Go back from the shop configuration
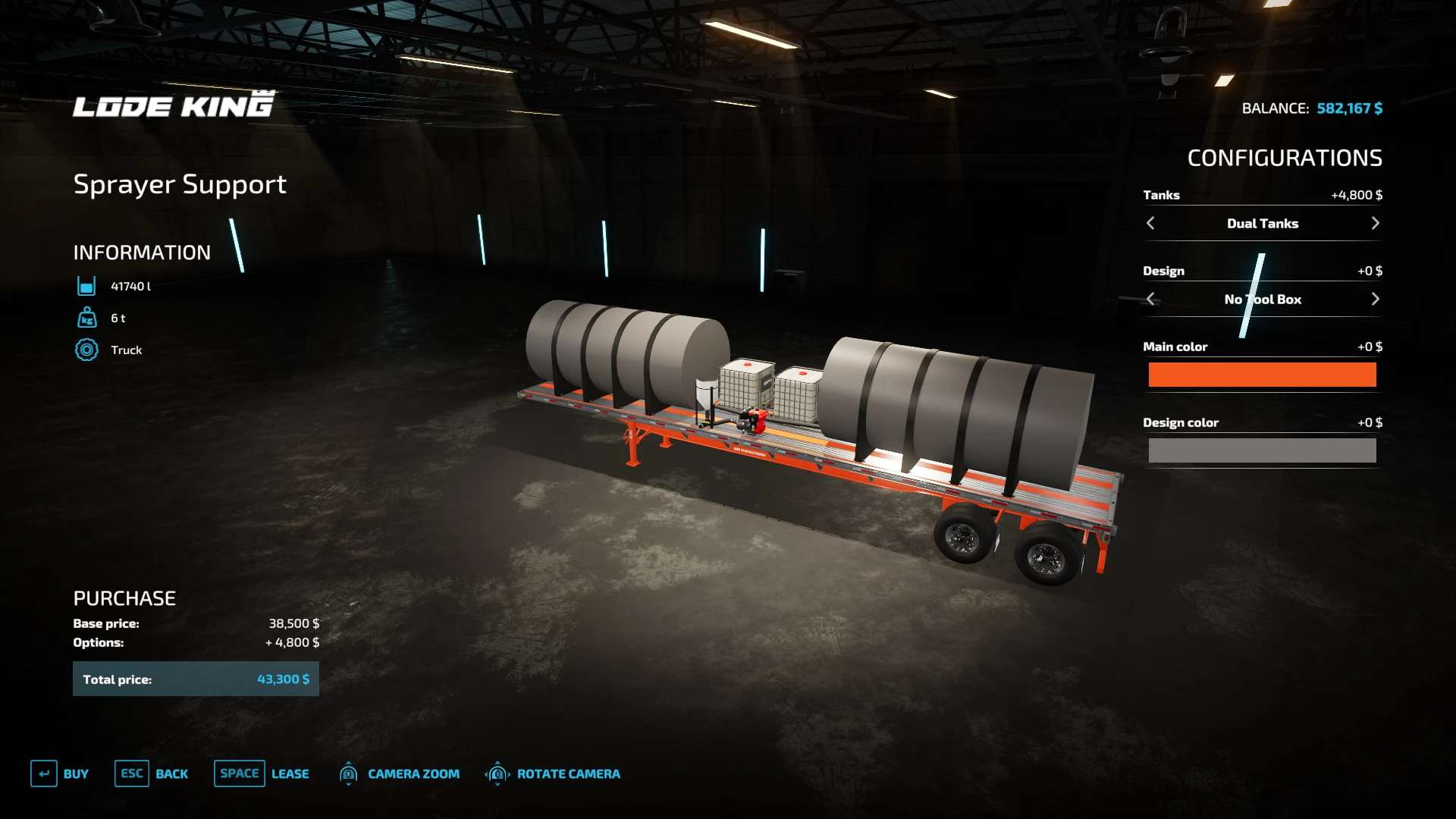1456x819 pixels. click(152, 773)
